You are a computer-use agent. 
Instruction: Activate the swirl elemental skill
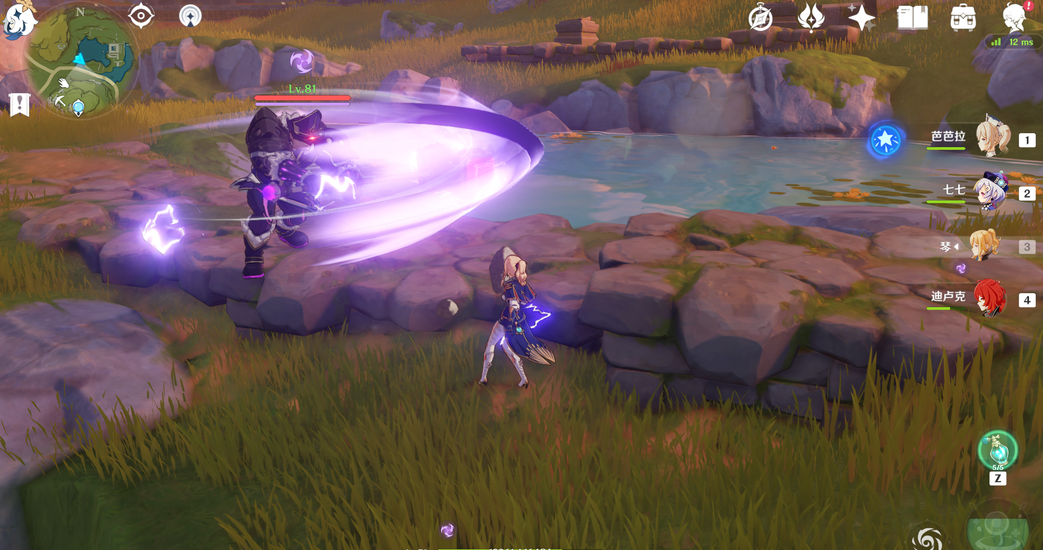click(927, 538)
